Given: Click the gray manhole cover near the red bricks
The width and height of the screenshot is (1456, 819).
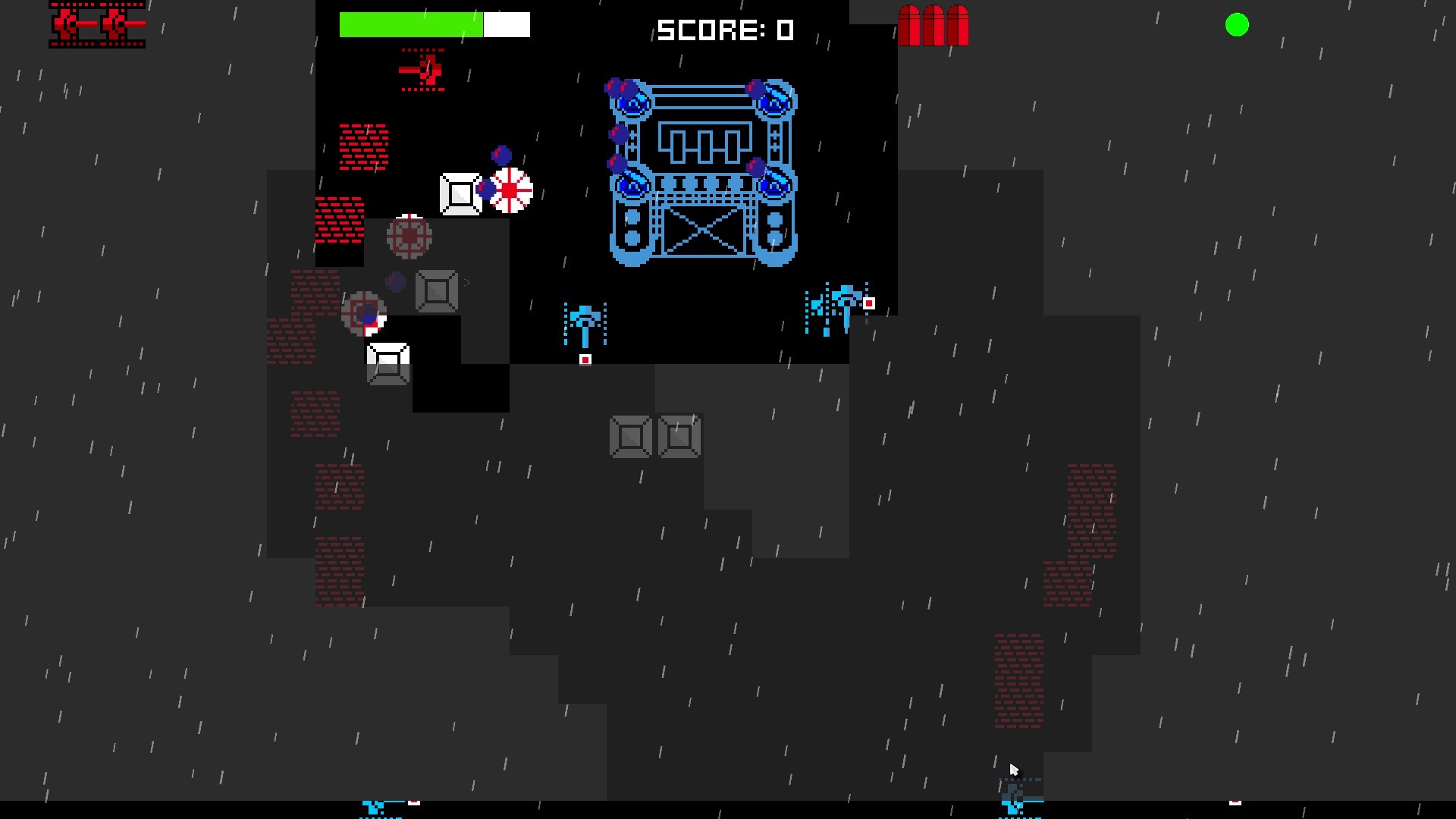Looking at the screenshot, I should click(409, 237).
